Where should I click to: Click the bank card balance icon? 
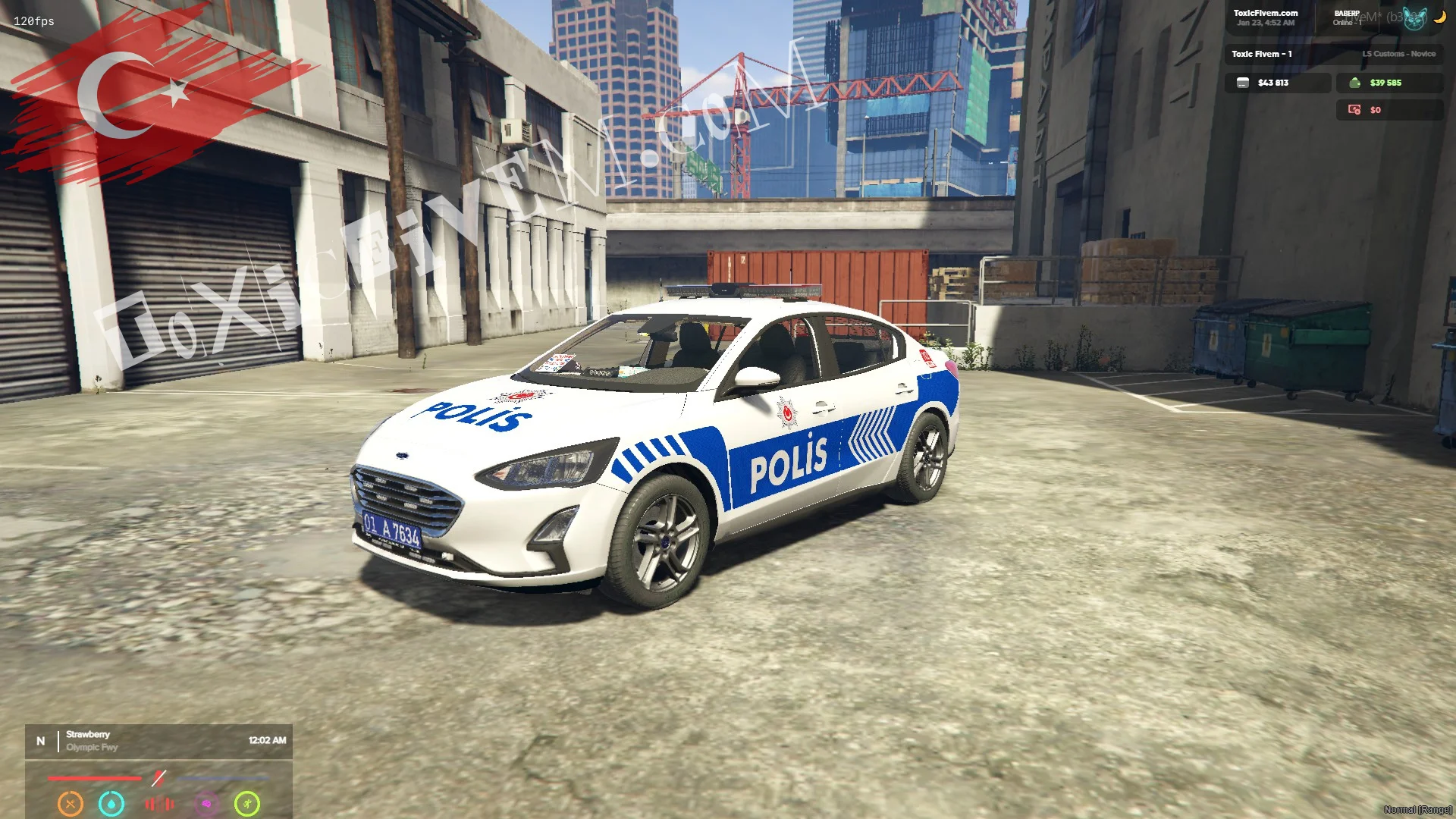[1242, 83]
